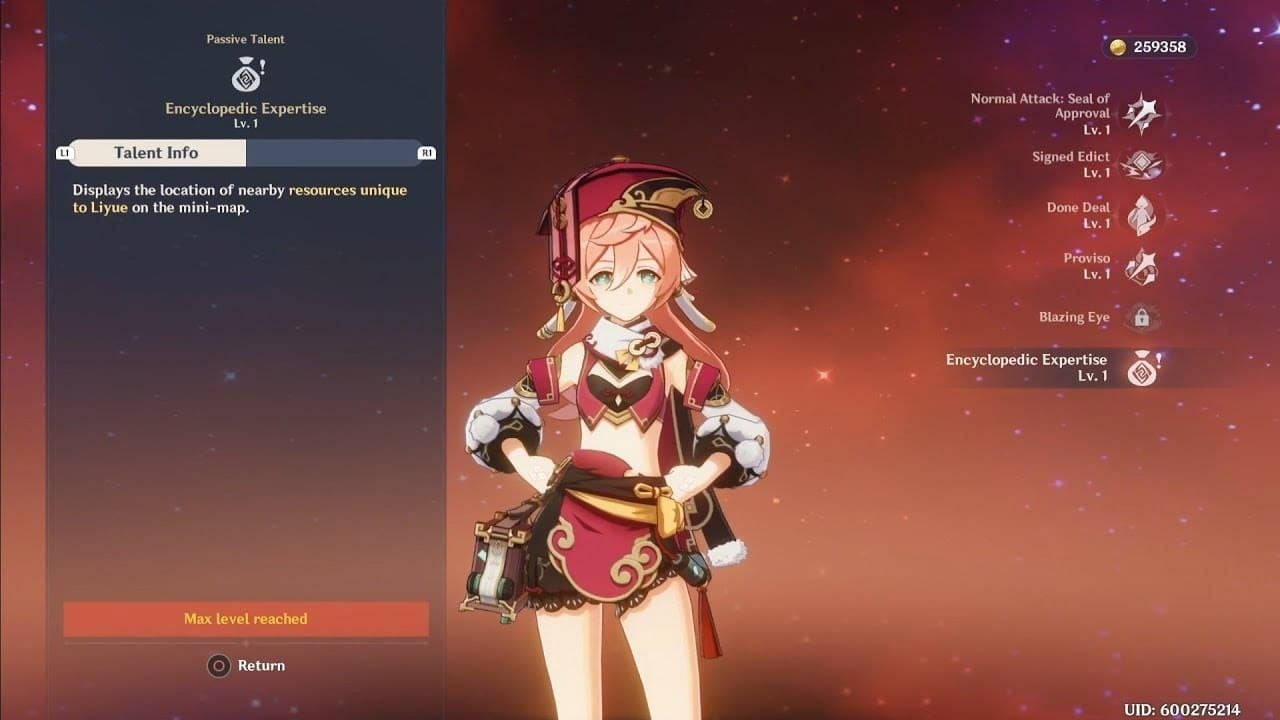Choose the Encyclopedic Expertise talent entry
Screen dimensions: 1280x720
[1141, 368]
